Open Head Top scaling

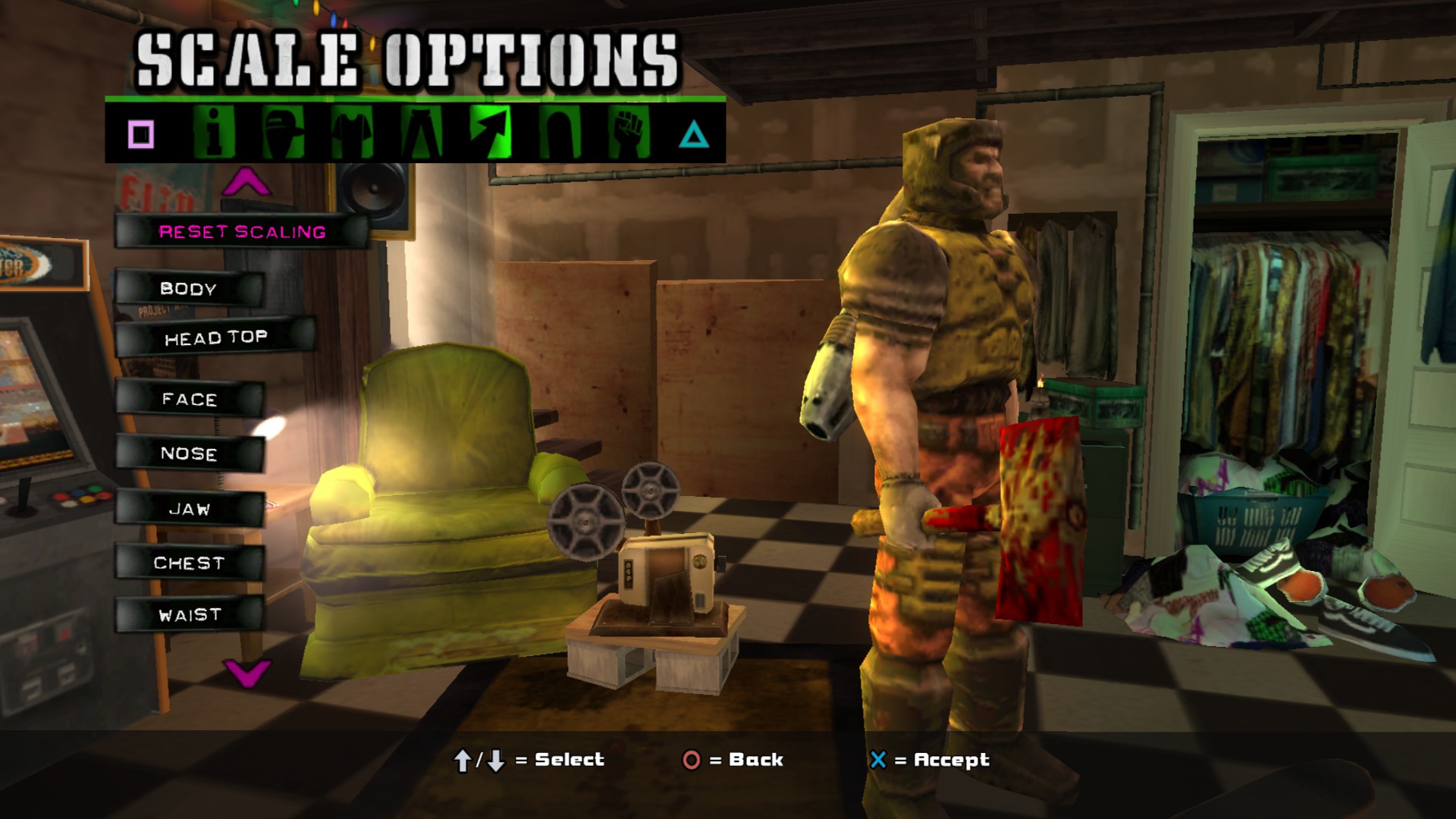click(x=215, y=338)
